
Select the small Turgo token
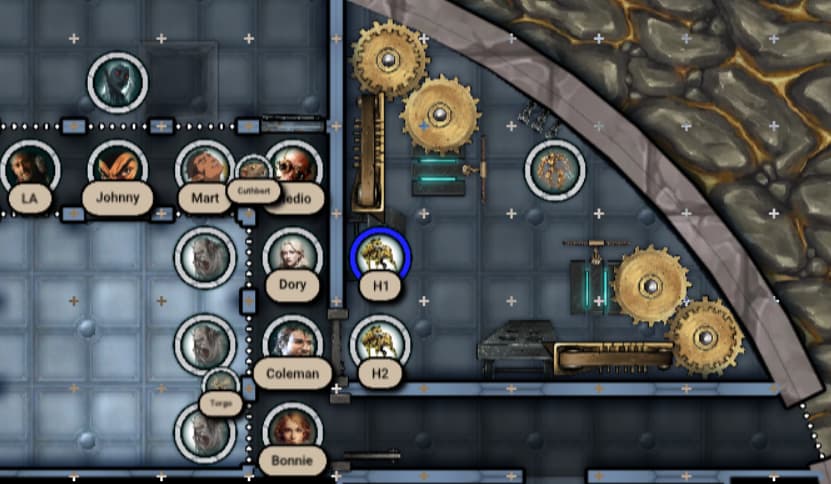220,384
